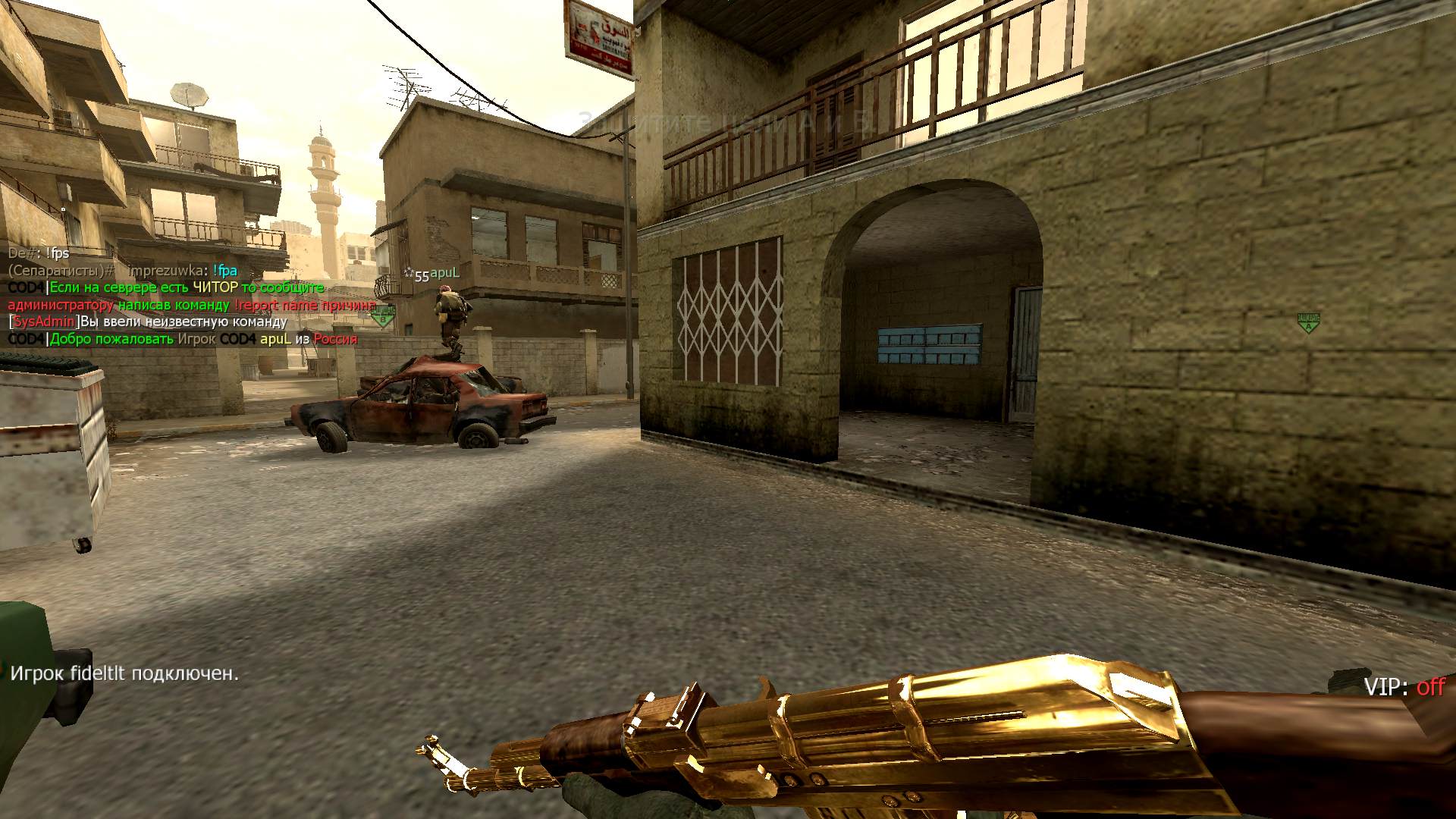
Task: Click the objective A defend marker
Action: click(x=1307, y=322)
